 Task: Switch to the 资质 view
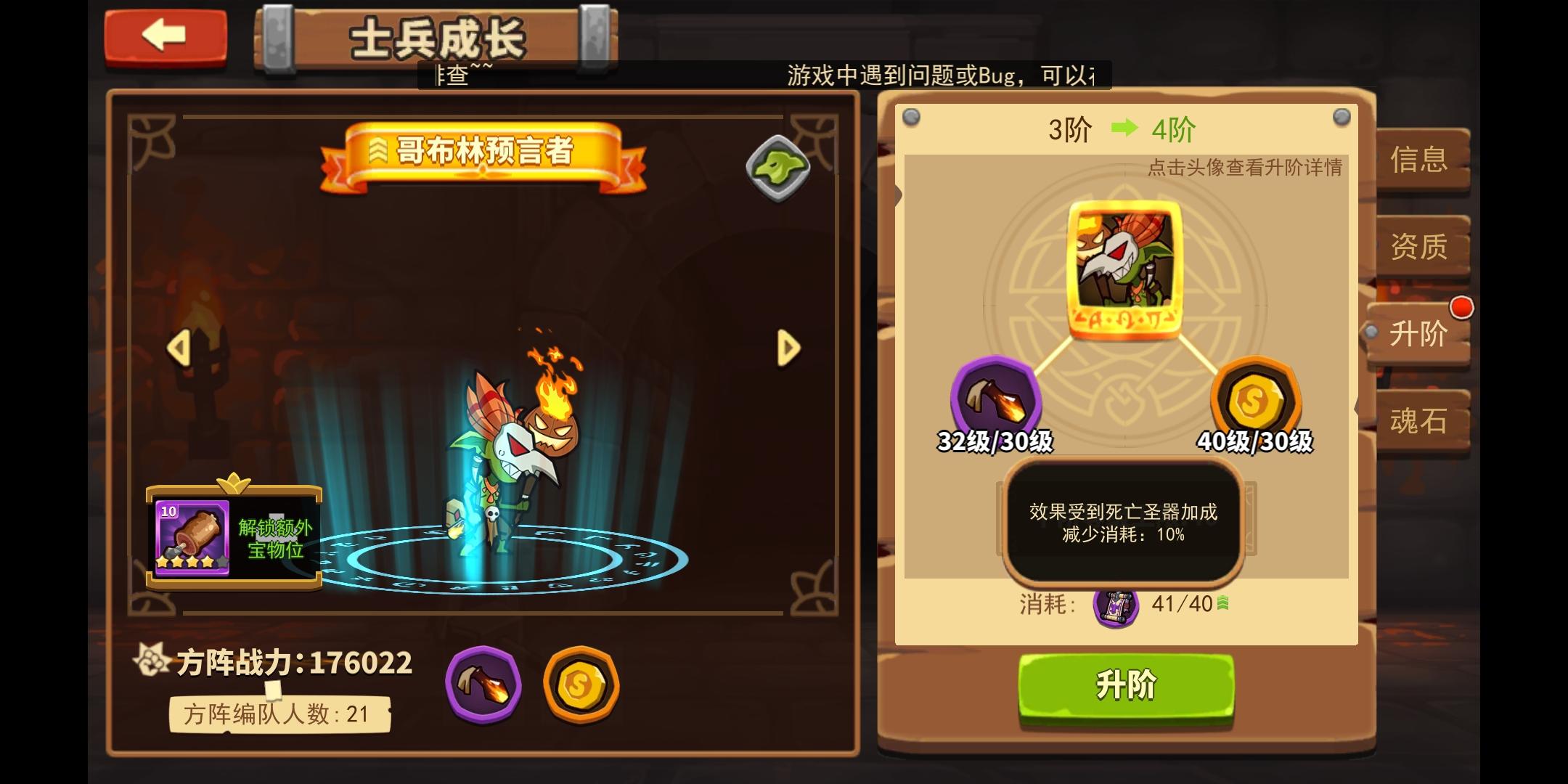[1421, 247]
